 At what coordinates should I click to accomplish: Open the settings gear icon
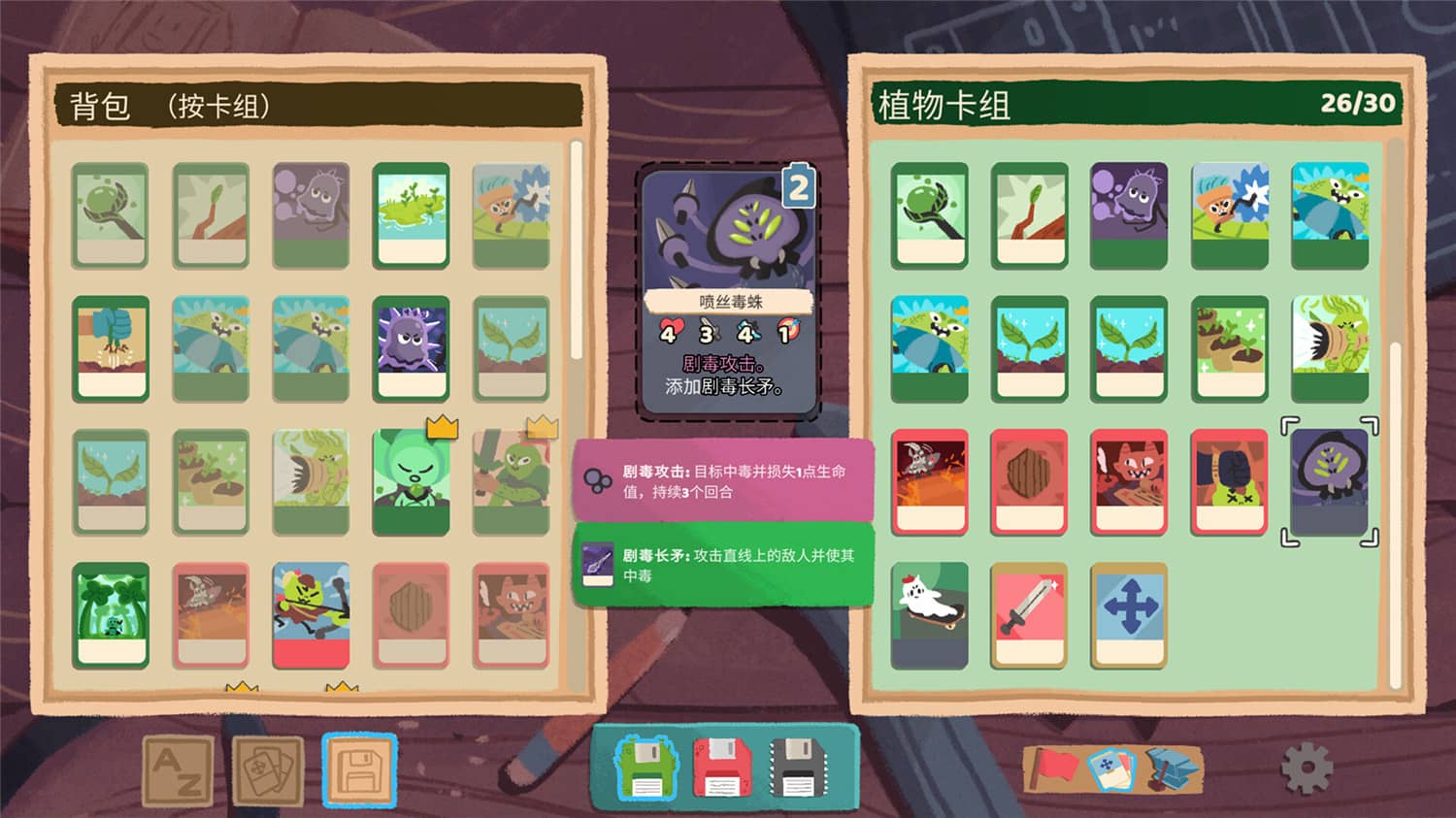pos(1307,767)
